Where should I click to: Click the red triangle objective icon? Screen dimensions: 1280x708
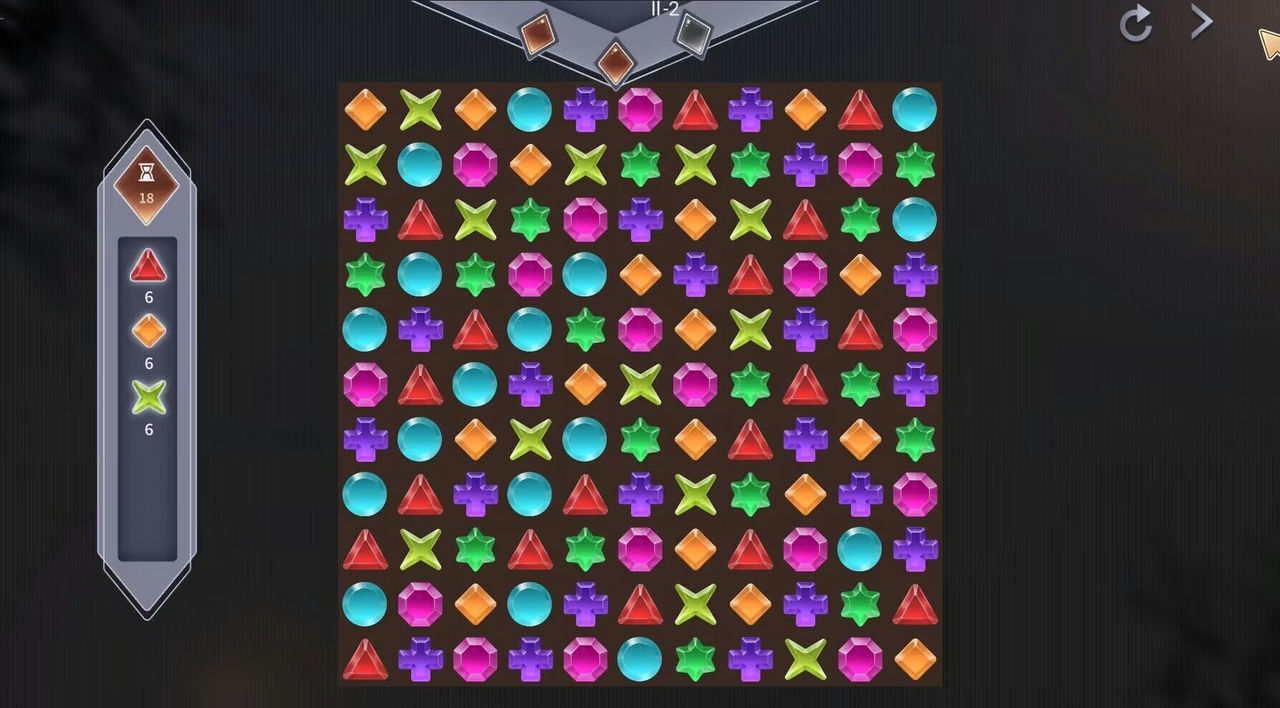(148, 266)
